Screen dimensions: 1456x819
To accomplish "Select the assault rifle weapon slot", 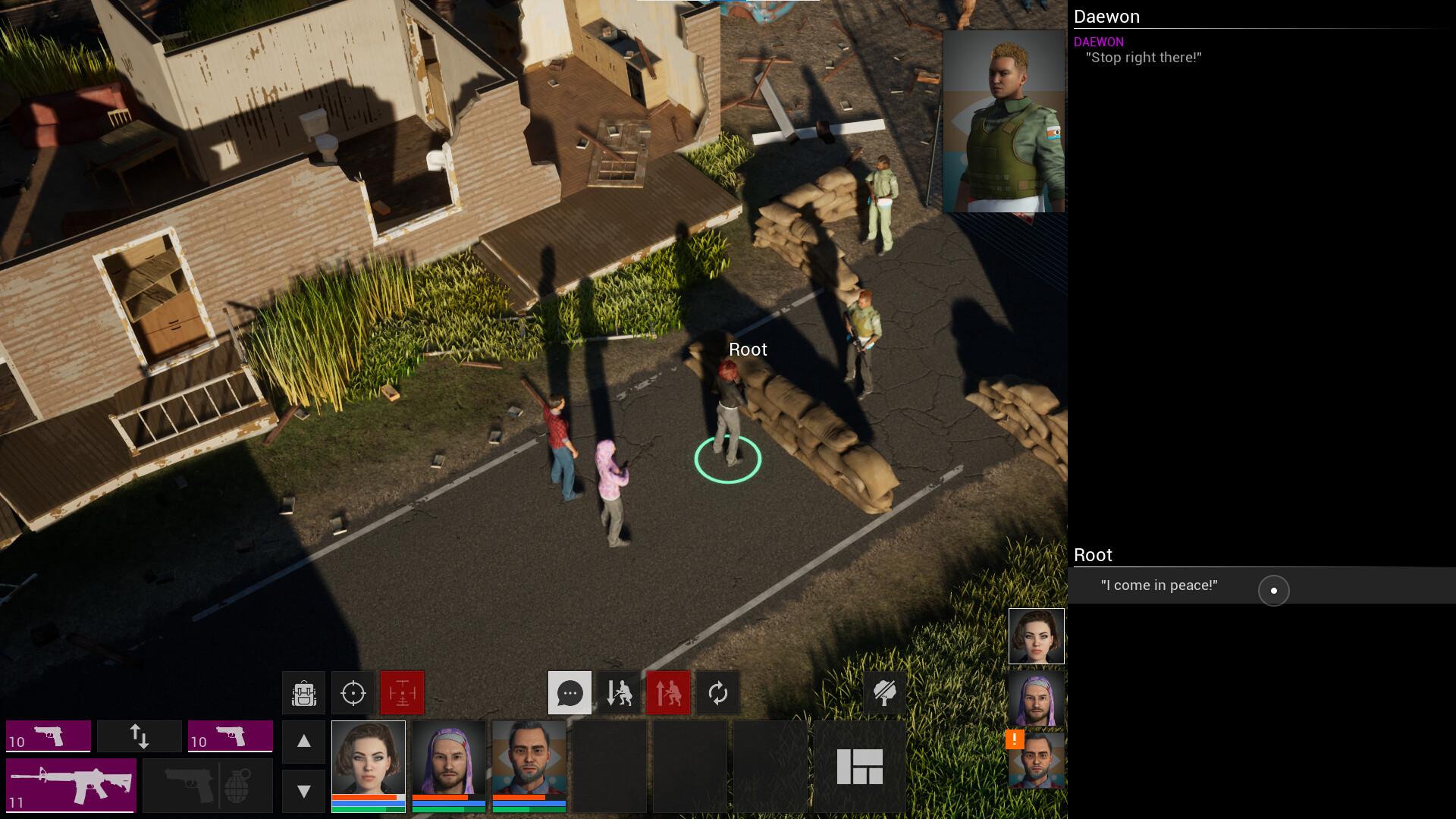I will pyautogui.click(x=71, y=786).
